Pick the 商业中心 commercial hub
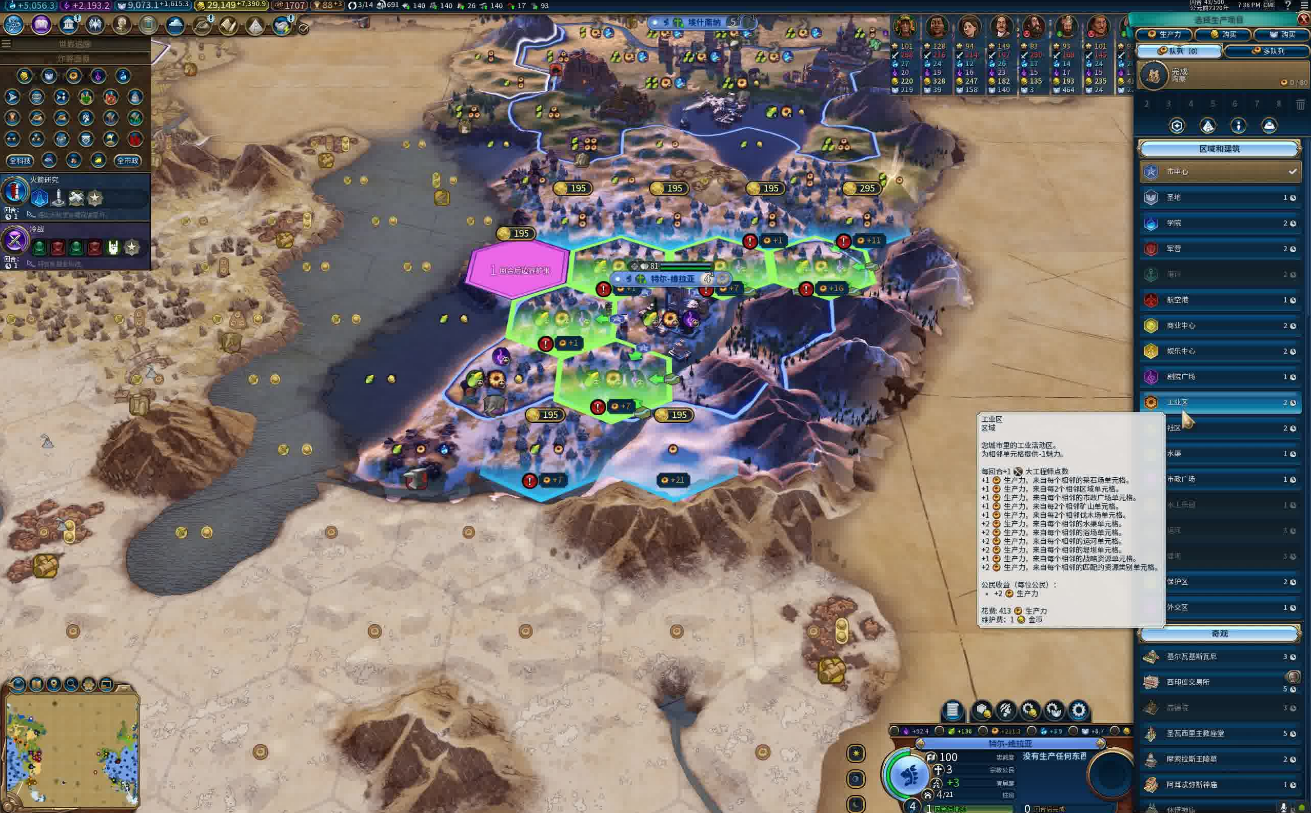 click(x=1220, y=325)
